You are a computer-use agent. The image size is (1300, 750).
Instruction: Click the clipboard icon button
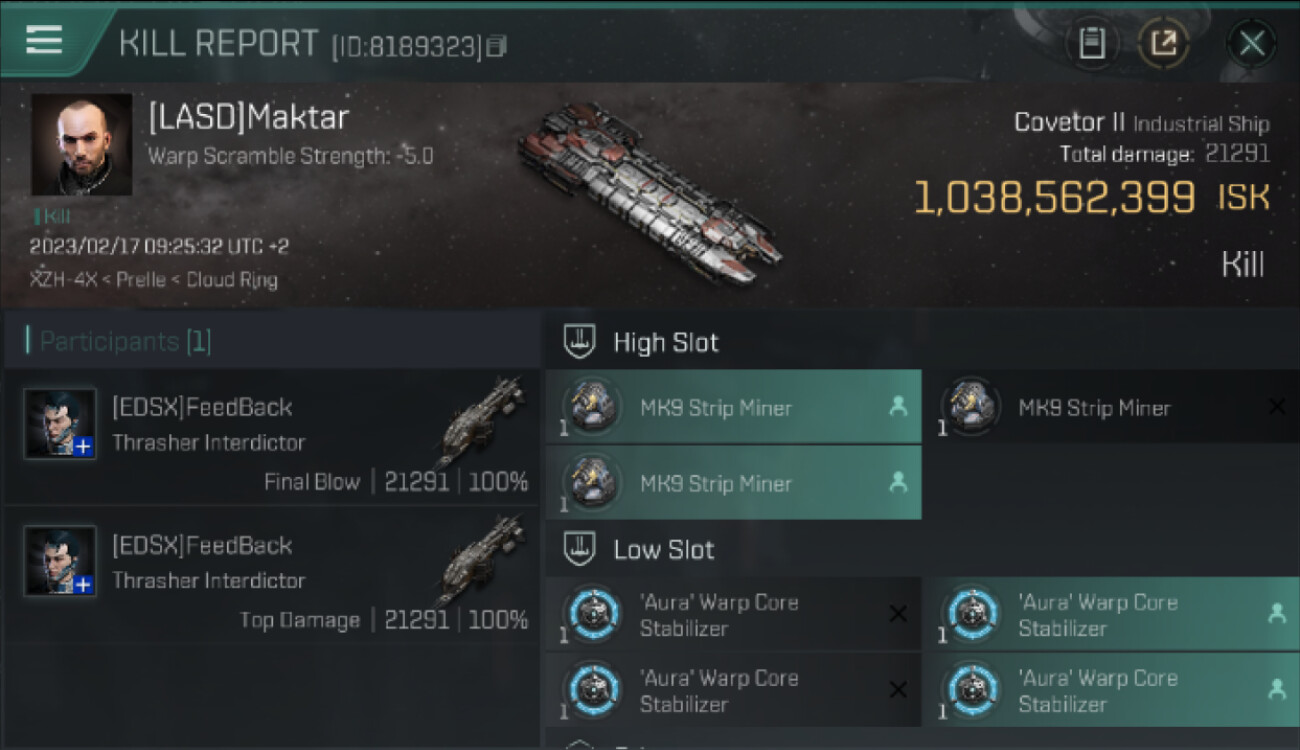[x=1092, y=43]
